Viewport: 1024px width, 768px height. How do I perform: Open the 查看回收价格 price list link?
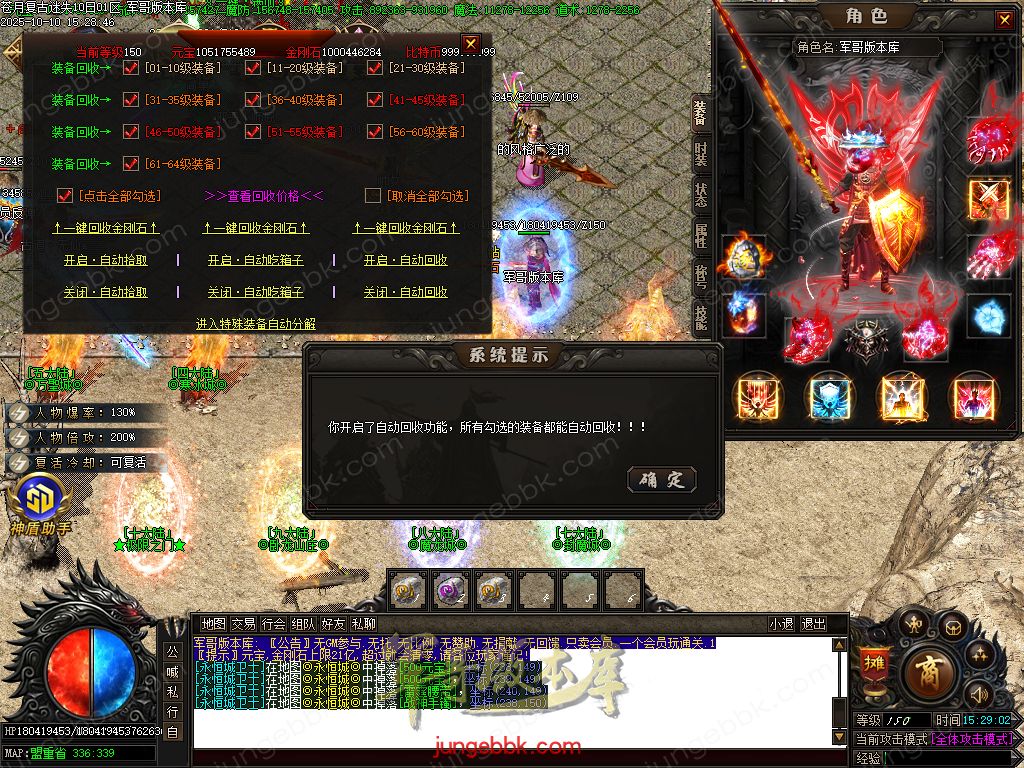coord(264,196)
